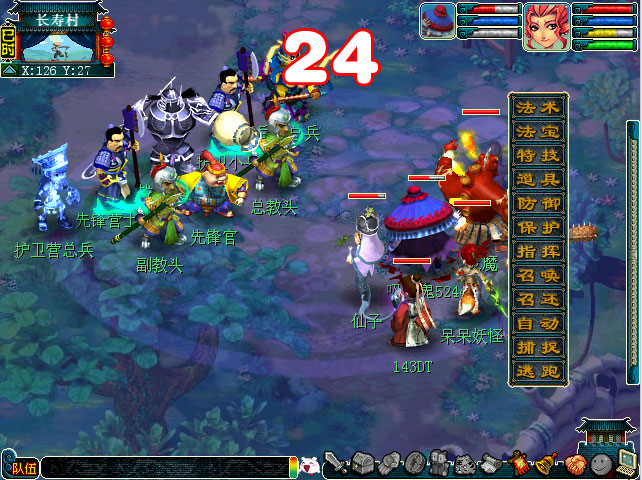The width and height of the screenshot is (642, 480).
Task: Switch the 队伍 team chat channel
Action: (22, 467)
